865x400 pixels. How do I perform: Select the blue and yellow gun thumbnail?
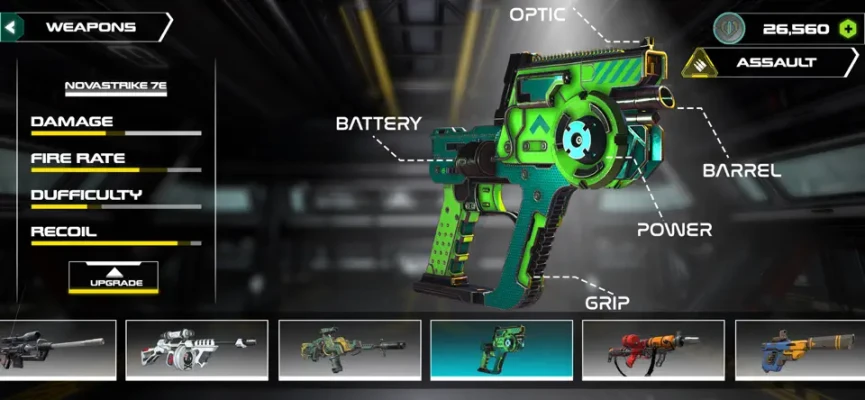(x=800, y=349)
